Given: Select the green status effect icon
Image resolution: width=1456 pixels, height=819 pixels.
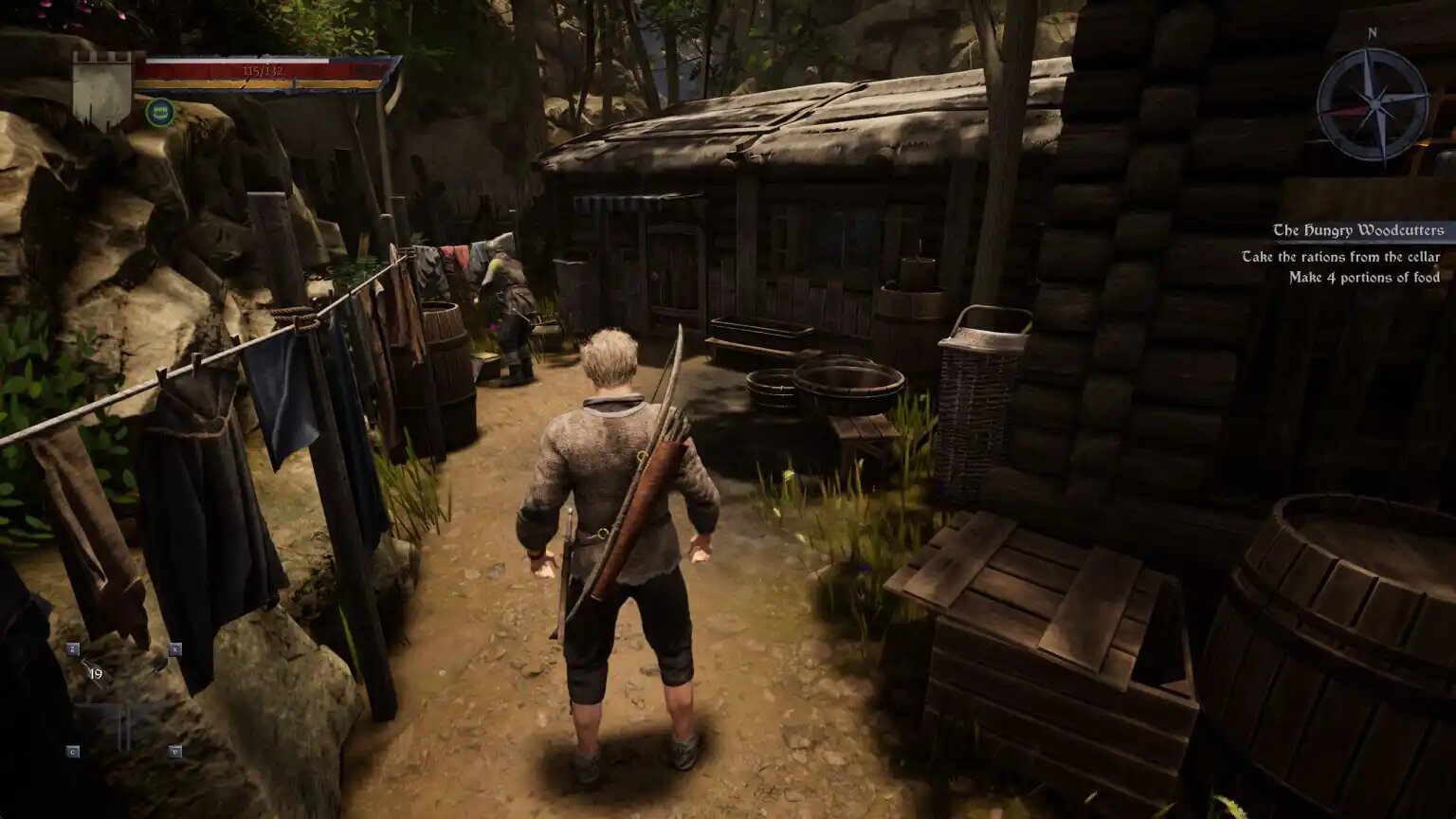Looking at the screenshot, I should pos(159,112).
